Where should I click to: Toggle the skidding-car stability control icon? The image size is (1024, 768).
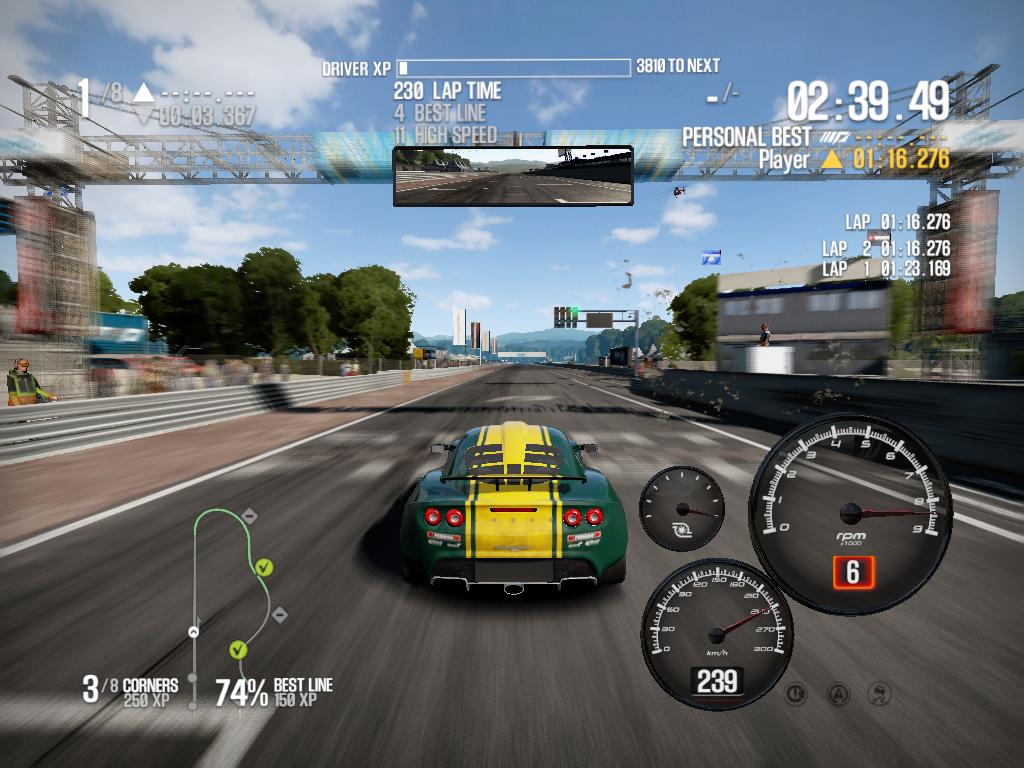click(880, 692)
